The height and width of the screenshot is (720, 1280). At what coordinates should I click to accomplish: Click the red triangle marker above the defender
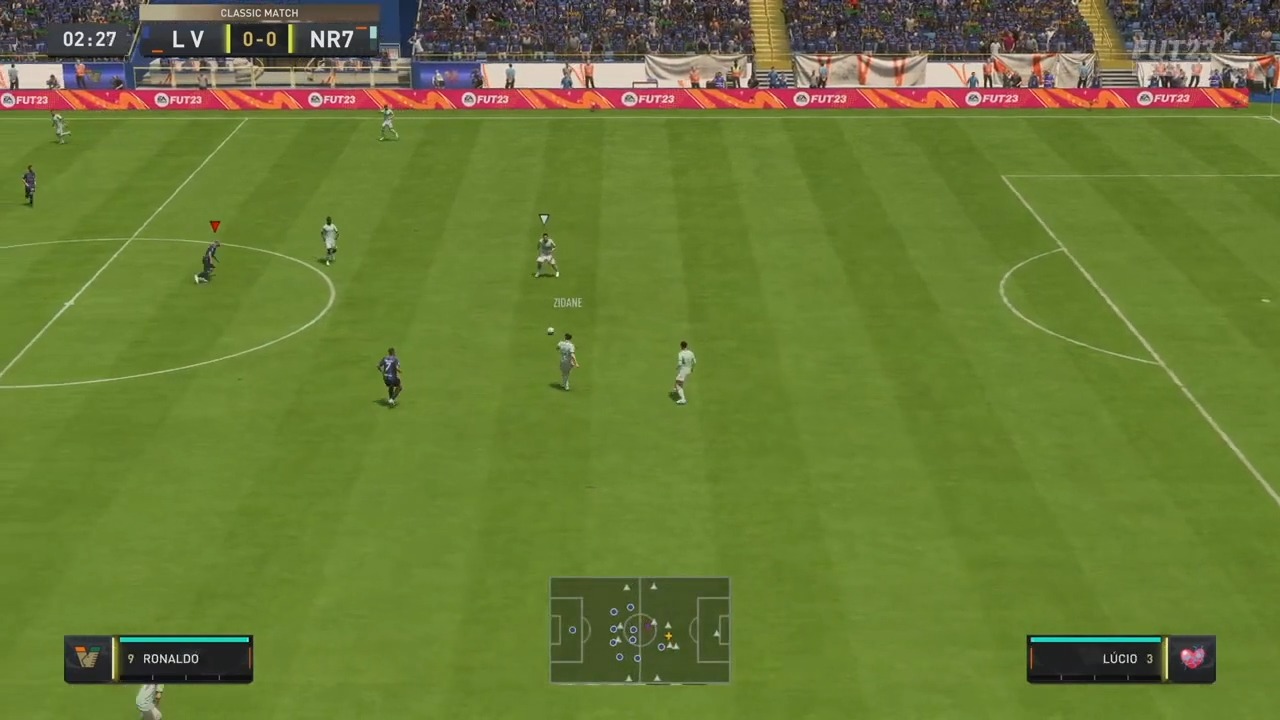coord(214,226)
